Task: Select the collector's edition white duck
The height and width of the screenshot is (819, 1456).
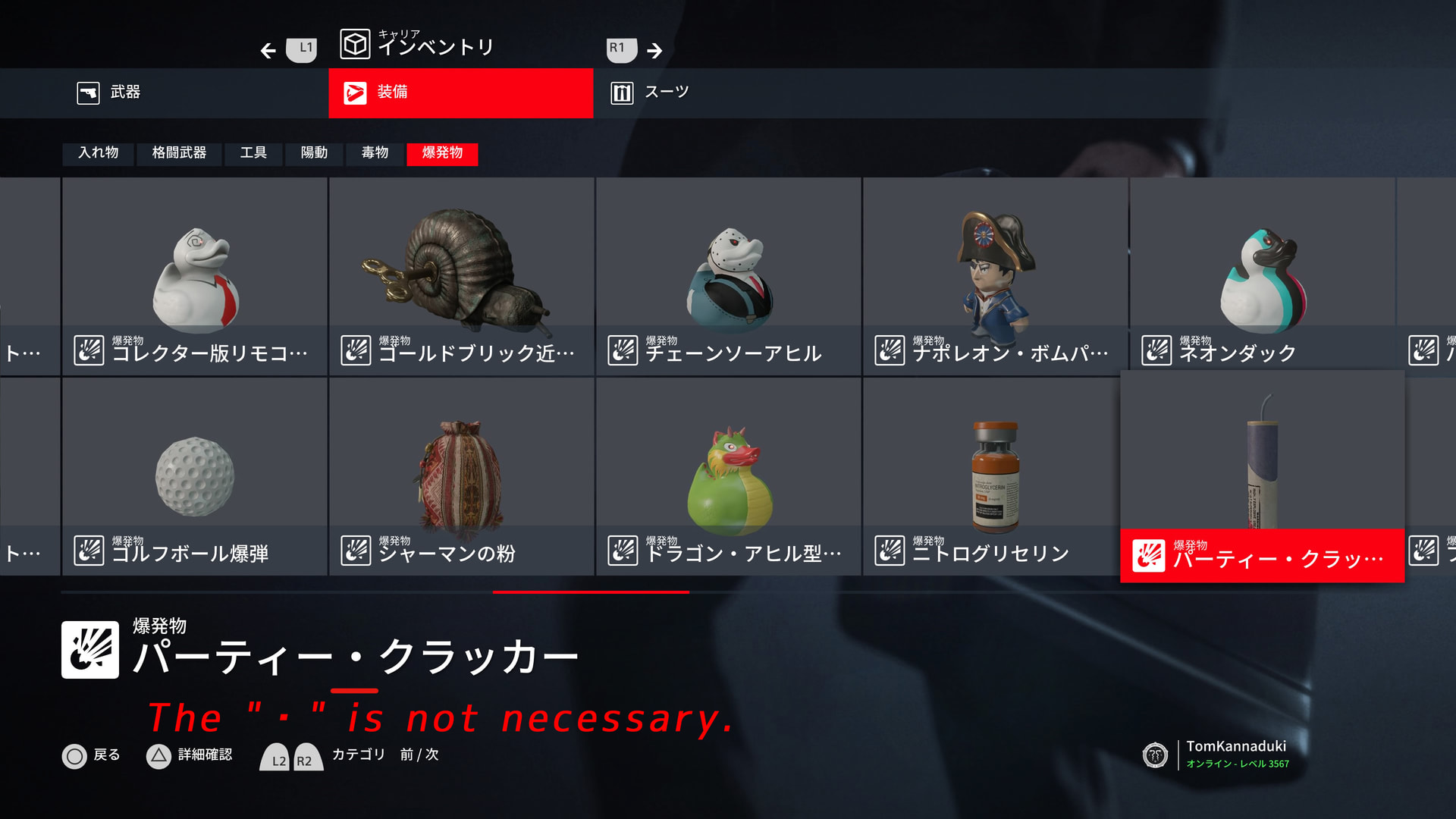Action: point(195,277)
